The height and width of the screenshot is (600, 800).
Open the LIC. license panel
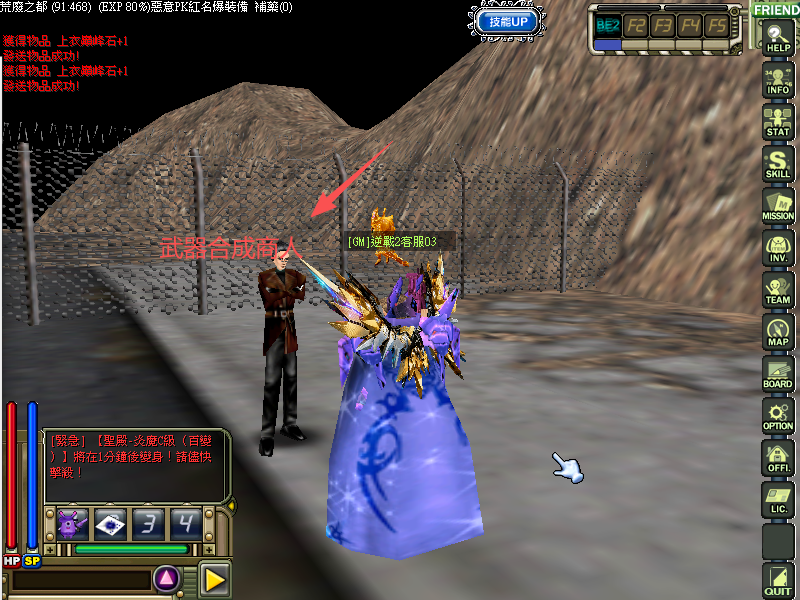tap(778, 501)
